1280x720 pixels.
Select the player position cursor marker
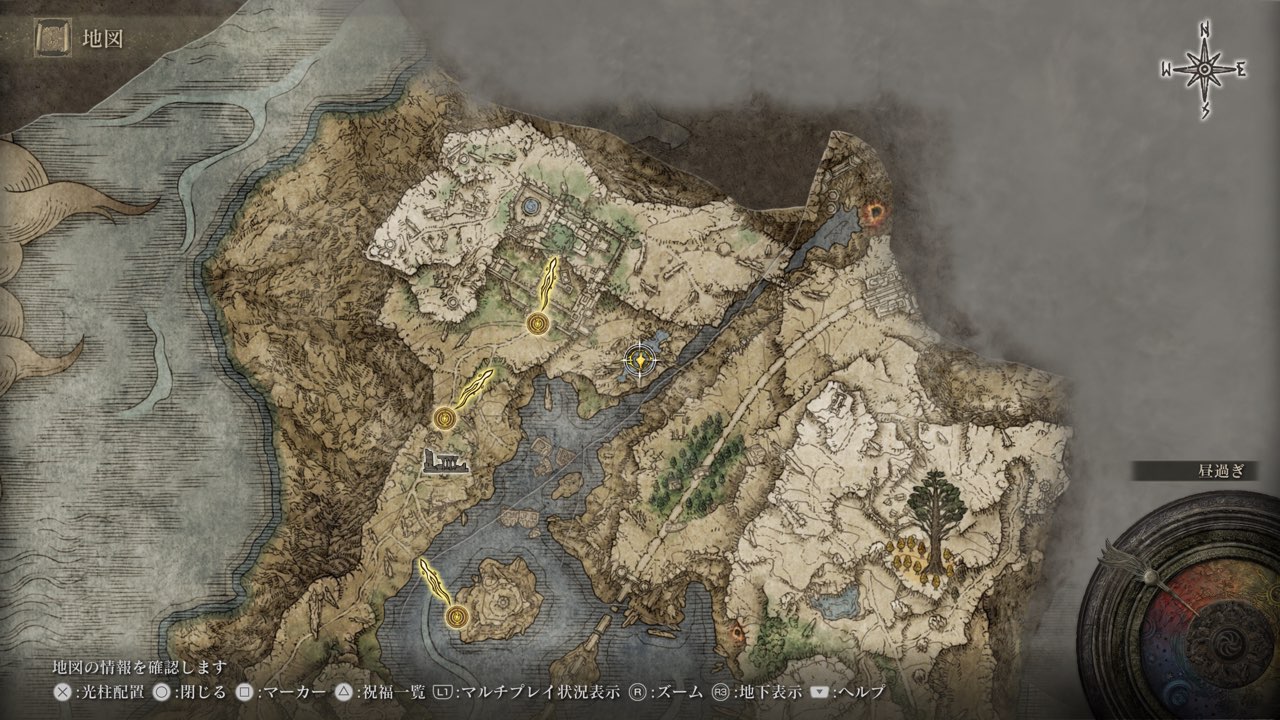click(639, 360)
